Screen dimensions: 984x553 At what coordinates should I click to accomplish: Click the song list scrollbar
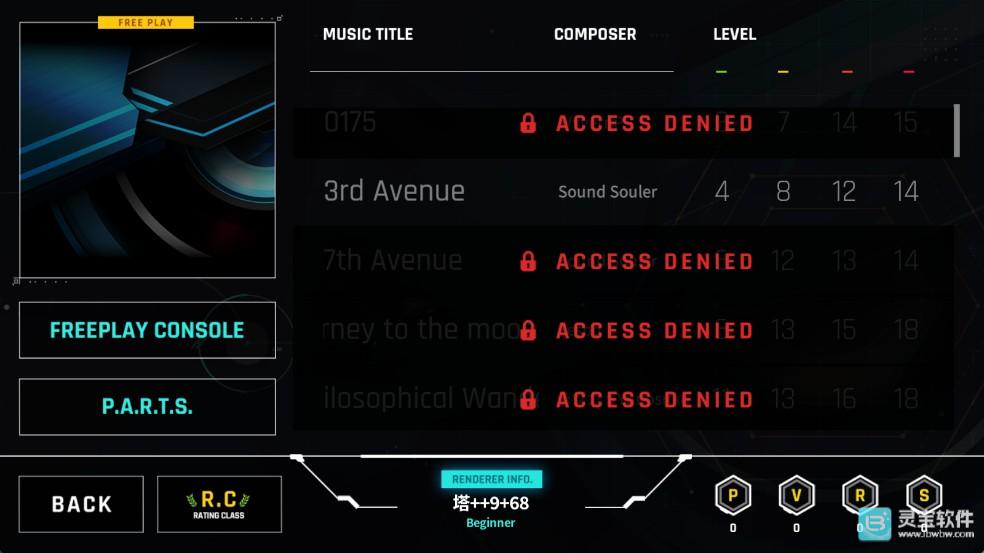tap(957, 131)
